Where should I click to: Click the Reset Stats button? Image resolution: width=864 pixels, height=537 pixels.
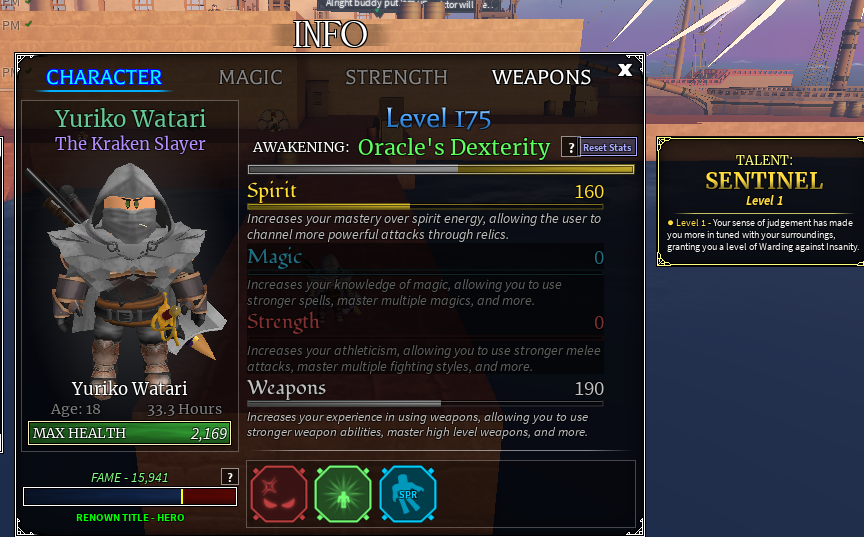click(607, 147)
